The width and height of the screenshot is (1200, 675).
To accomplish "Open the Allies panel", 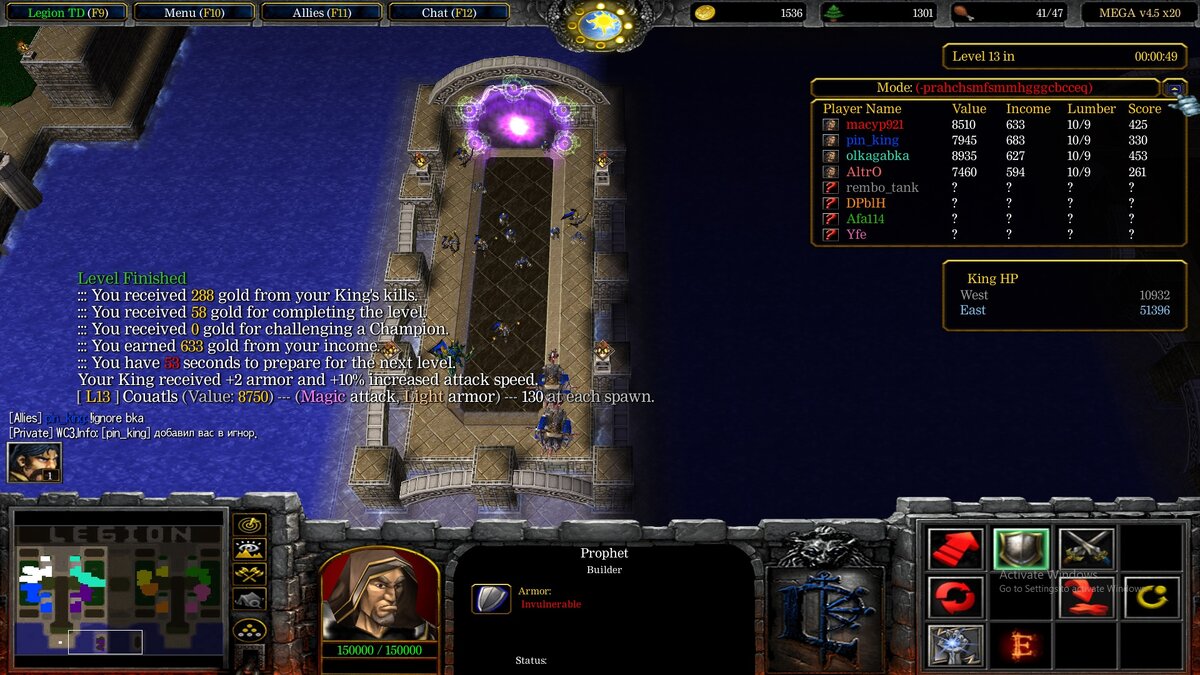I will 320,13.
